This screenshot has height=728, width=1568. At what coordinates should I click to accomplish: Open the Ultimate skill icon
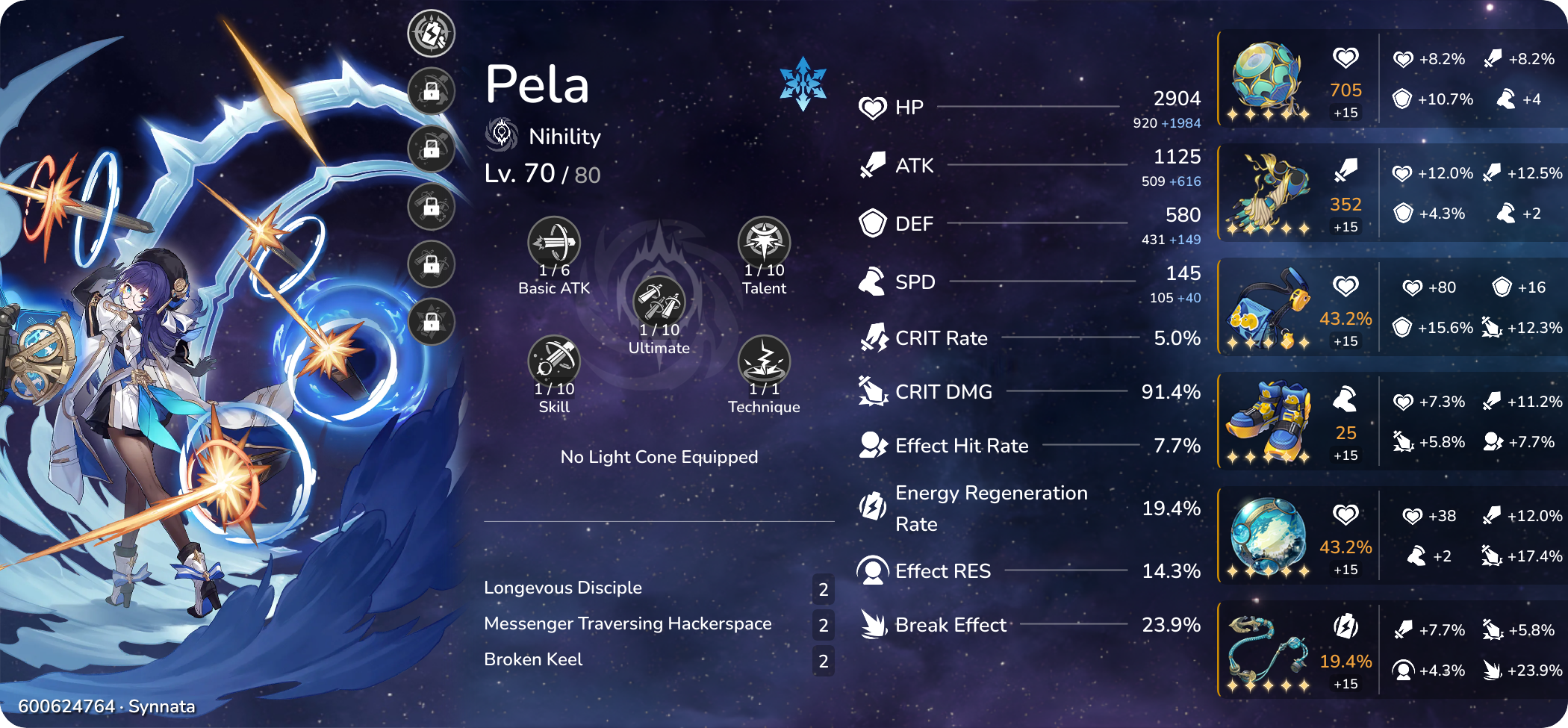(x=659, y=302)
